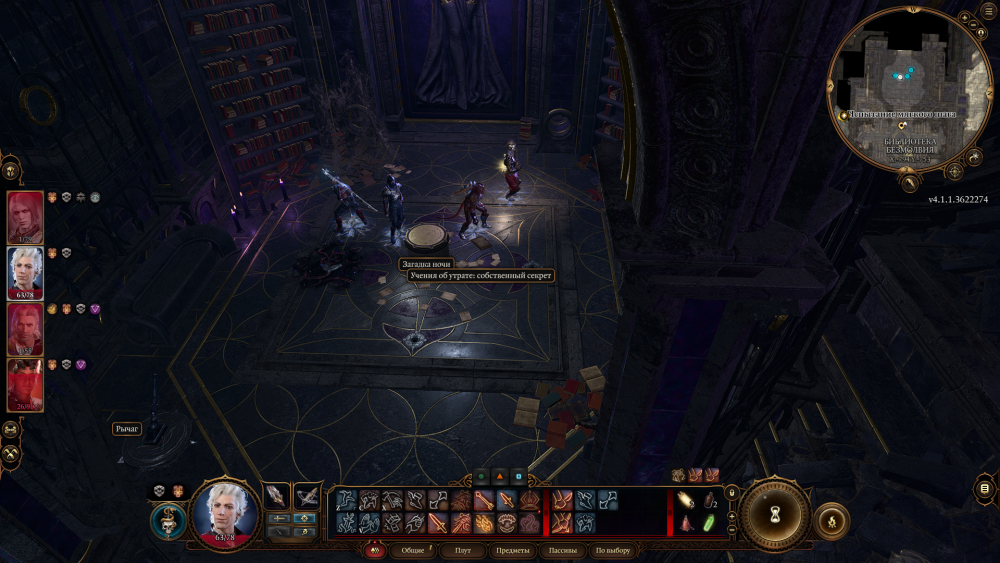Image resolution: width=1000 pixels, height=563 pixels.
Task: Select the melee weapon set slot
Action: [276, 495]
